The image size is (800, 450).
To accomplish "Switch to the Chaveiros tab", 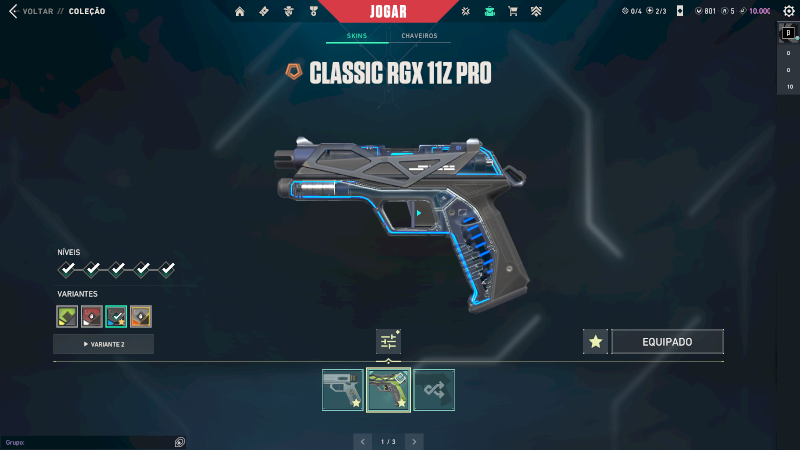I will pyautogui.click(x=419, y=36).
